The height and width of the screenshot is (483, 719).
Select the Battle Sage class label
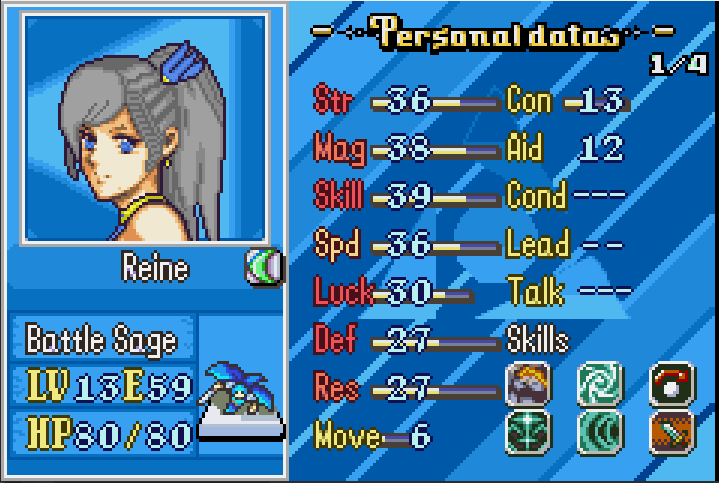tap(101, 340)
